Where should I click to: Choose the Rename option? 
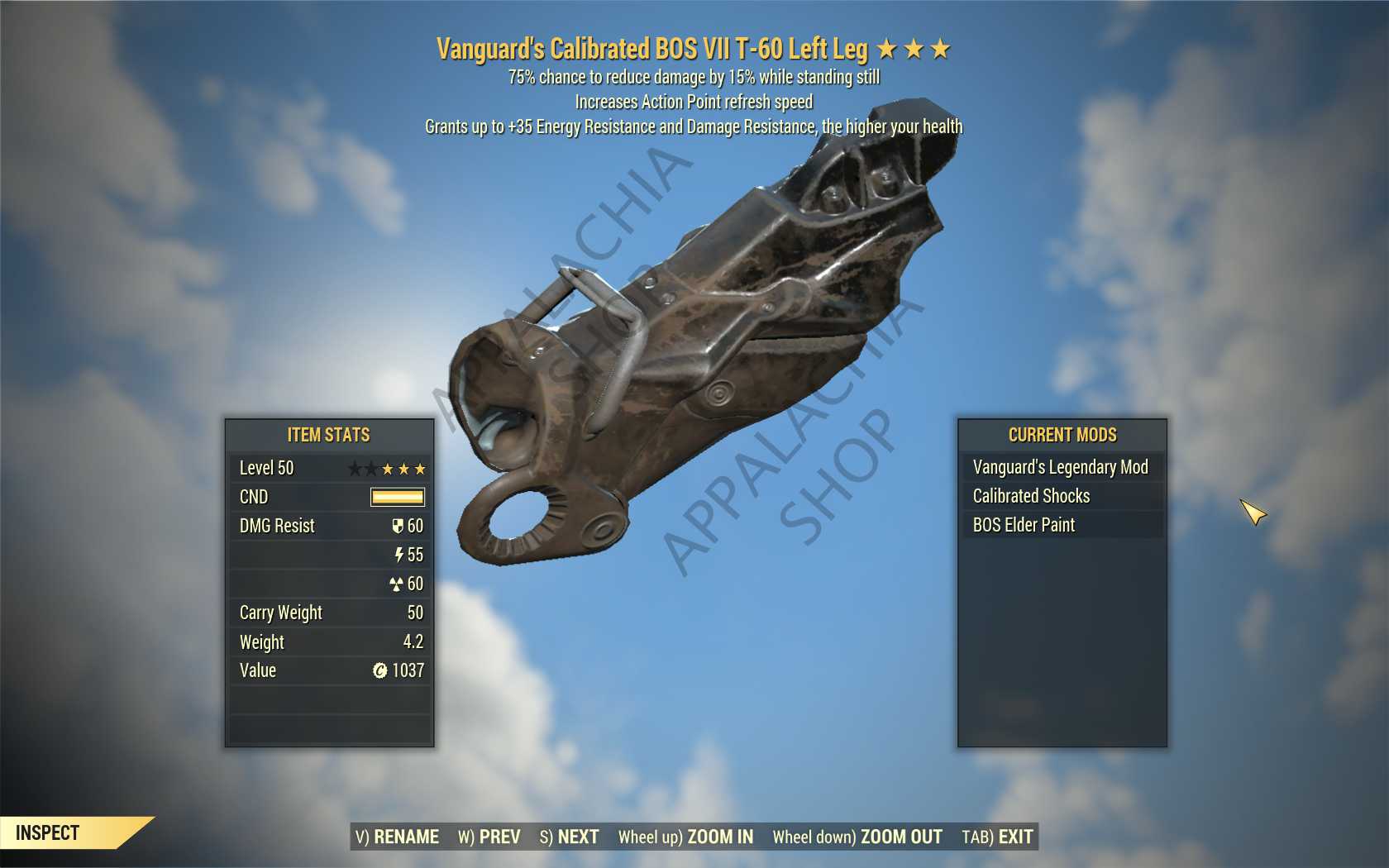(x=398, y=837)
